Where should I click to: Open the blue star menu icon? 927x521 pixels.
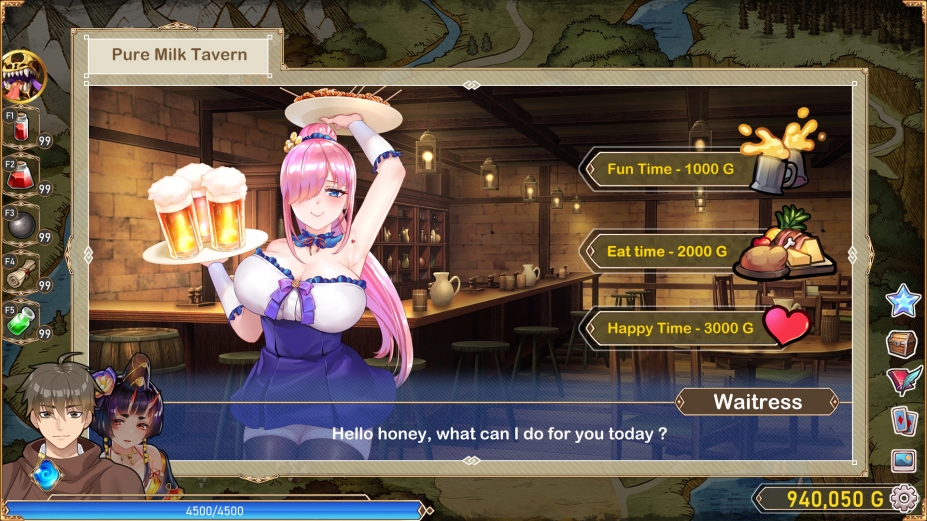pos(903,300)
